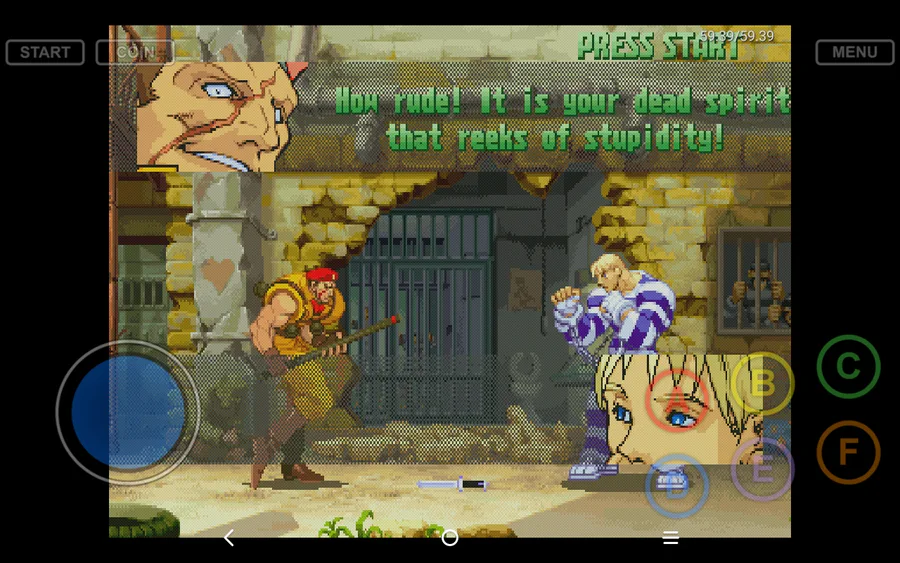
Task: Tap the START button overlay
Action: pos(45,52)
